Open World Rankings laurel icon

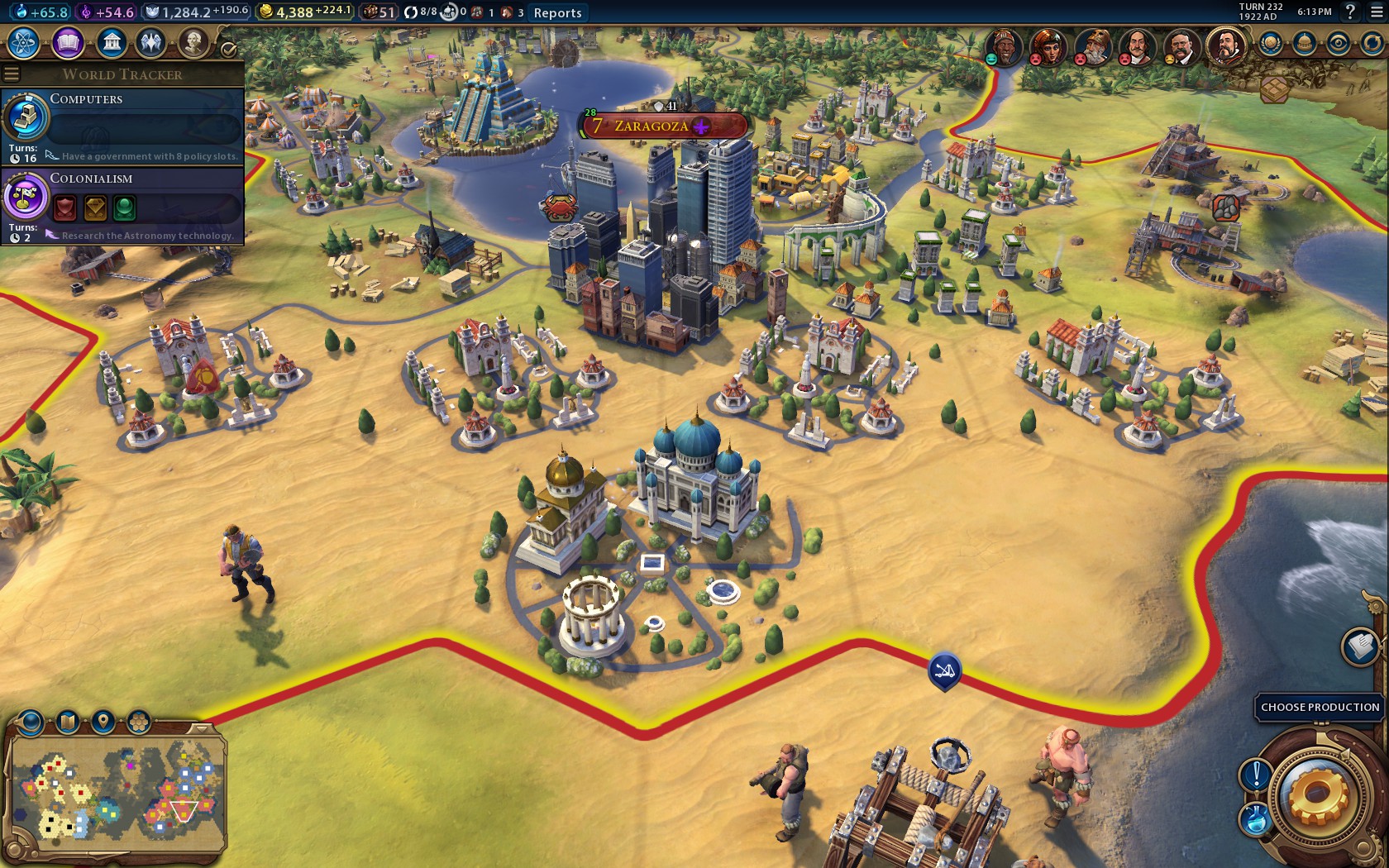(x=1270, y=41)
